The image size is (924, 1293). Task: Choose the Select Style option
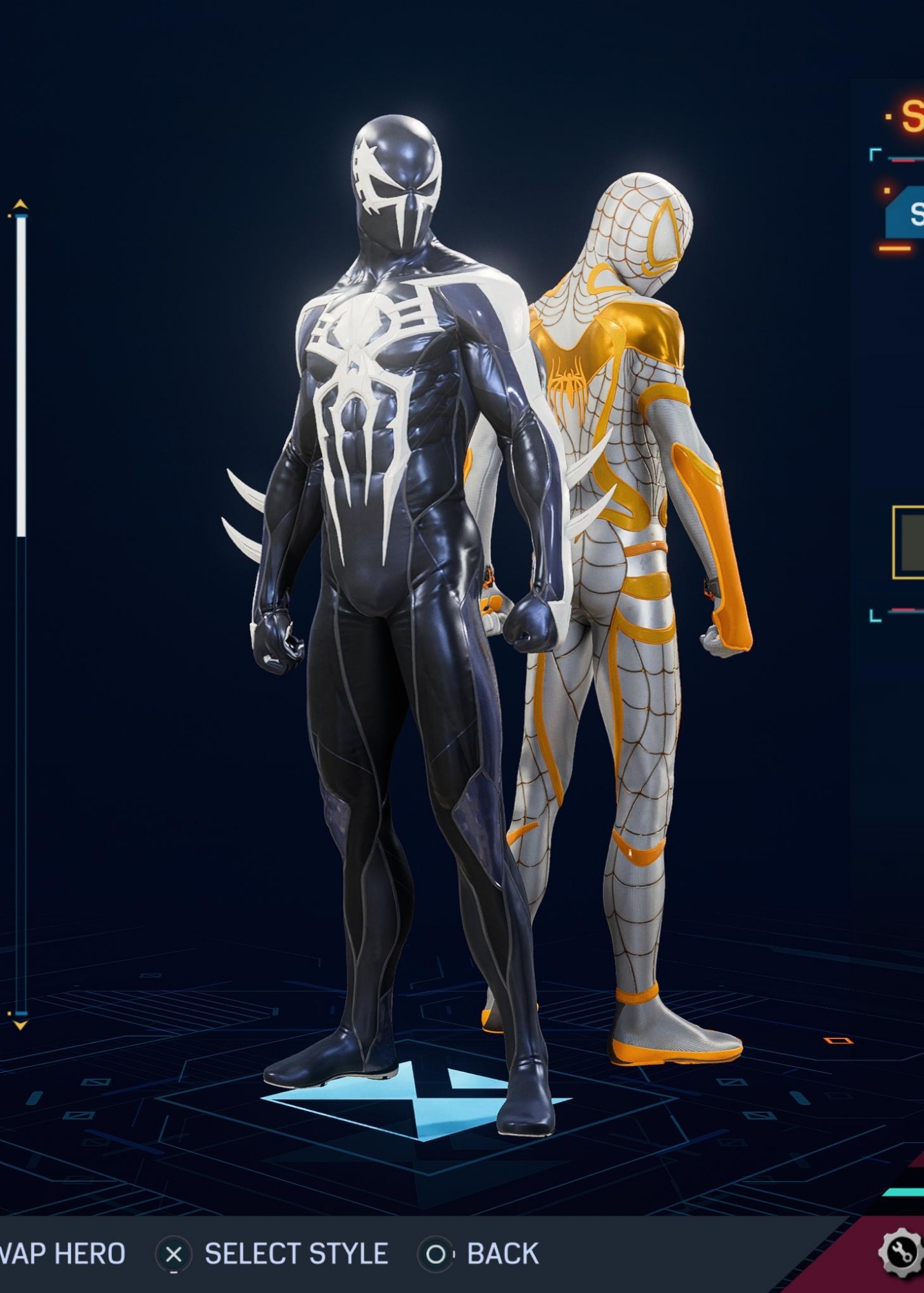tap(295, 1254)
